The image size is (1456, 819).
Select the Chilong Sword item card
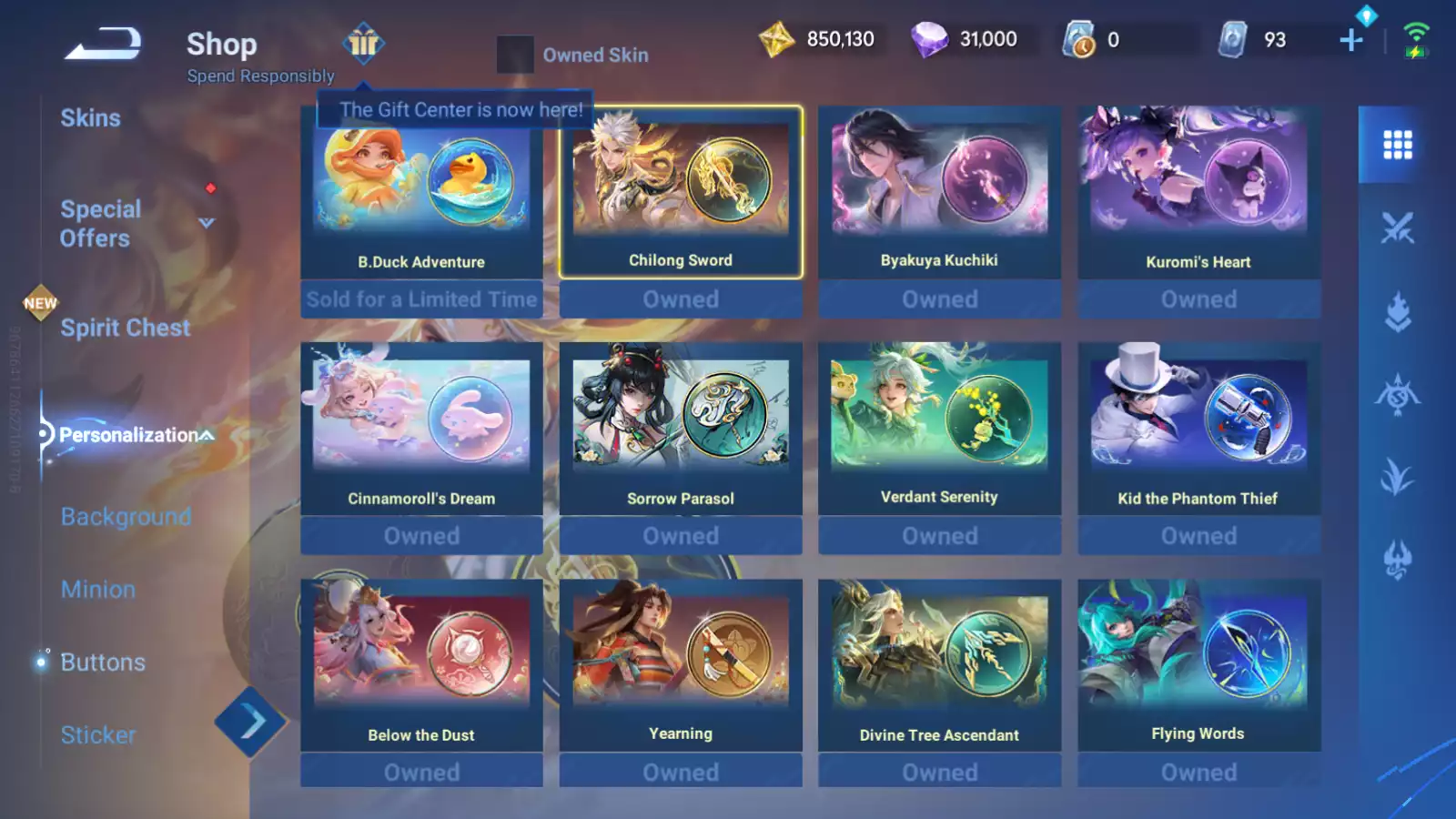[x=681, y=193]
